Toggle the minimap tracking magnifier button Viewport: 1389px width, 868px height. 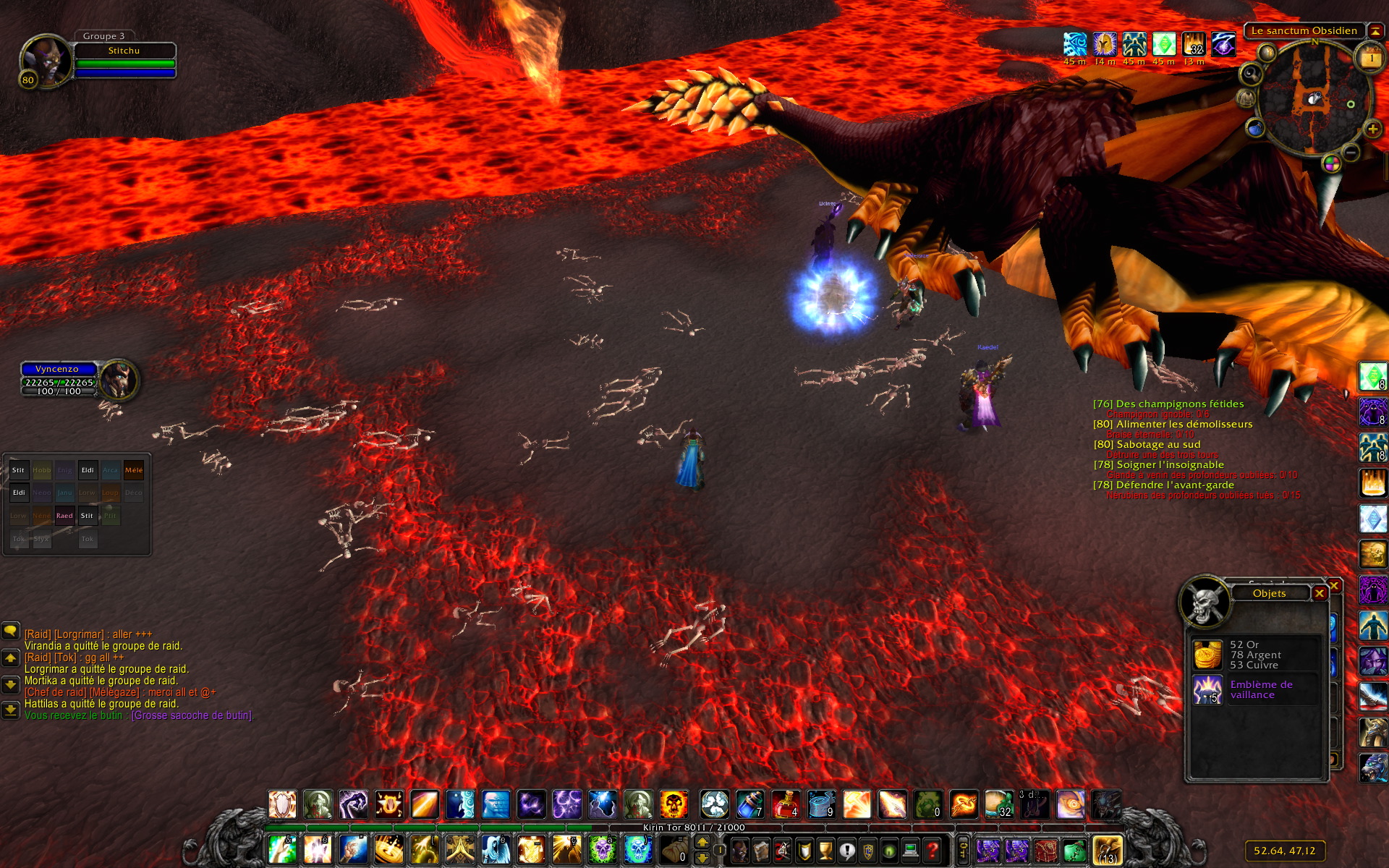coord(1251,74)
